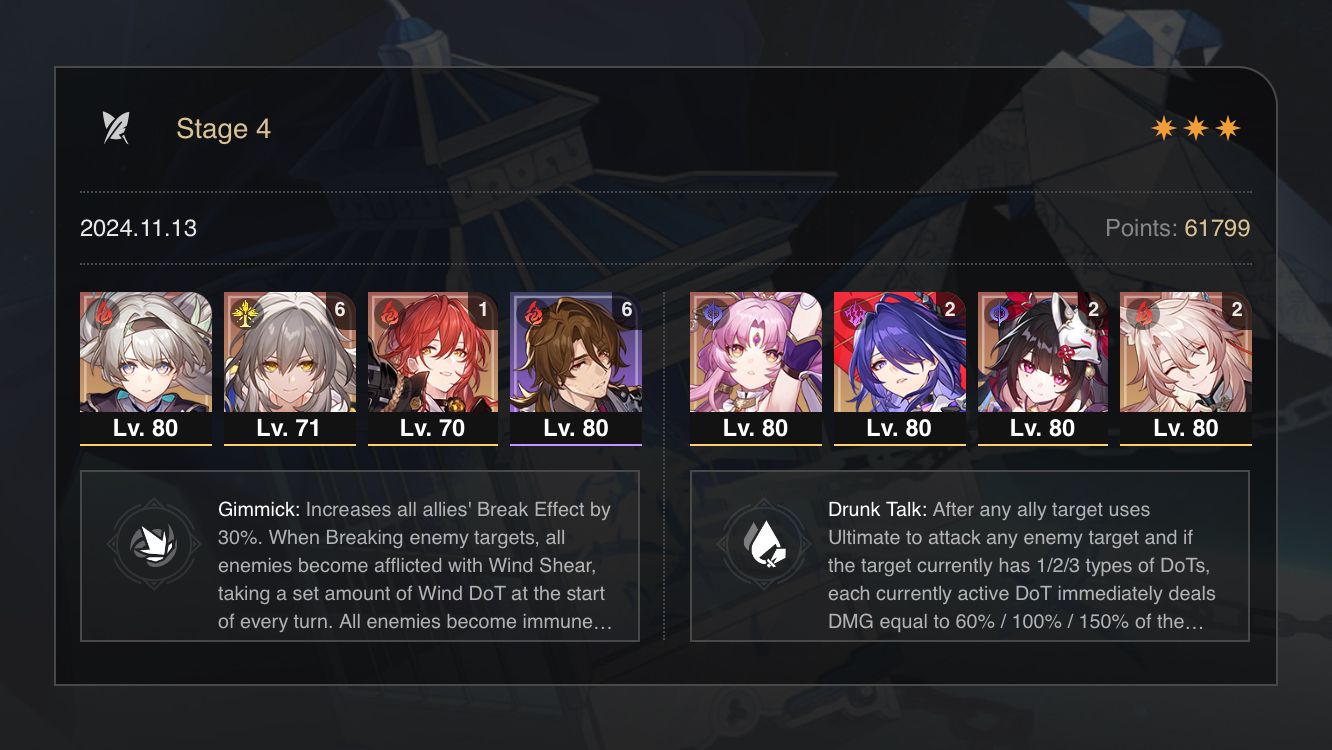Click the Lv. 70 label under Himeko

pyautogui.click(x=432, y=428)
